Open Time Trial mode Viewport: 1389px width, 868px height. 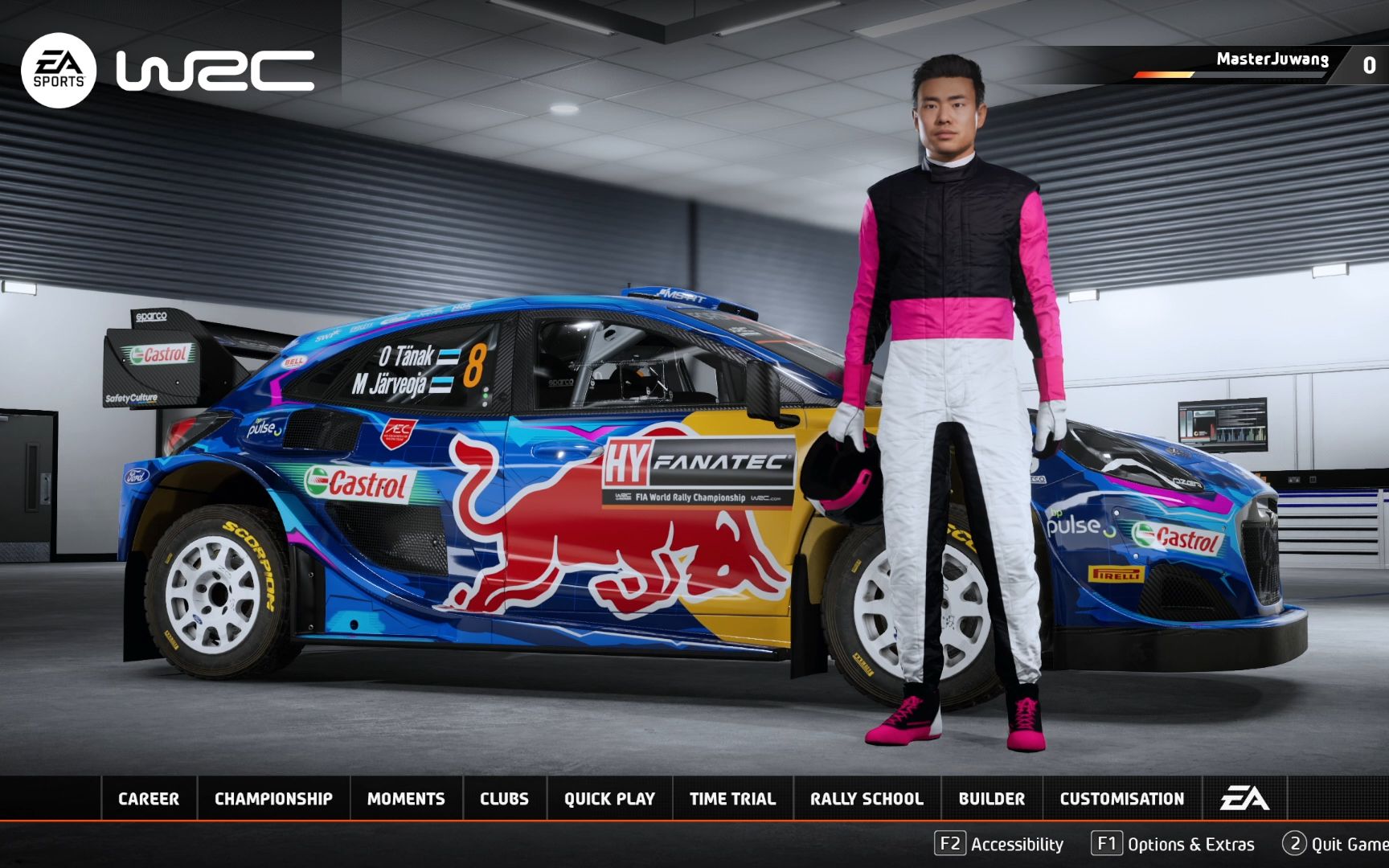(732, 799)
